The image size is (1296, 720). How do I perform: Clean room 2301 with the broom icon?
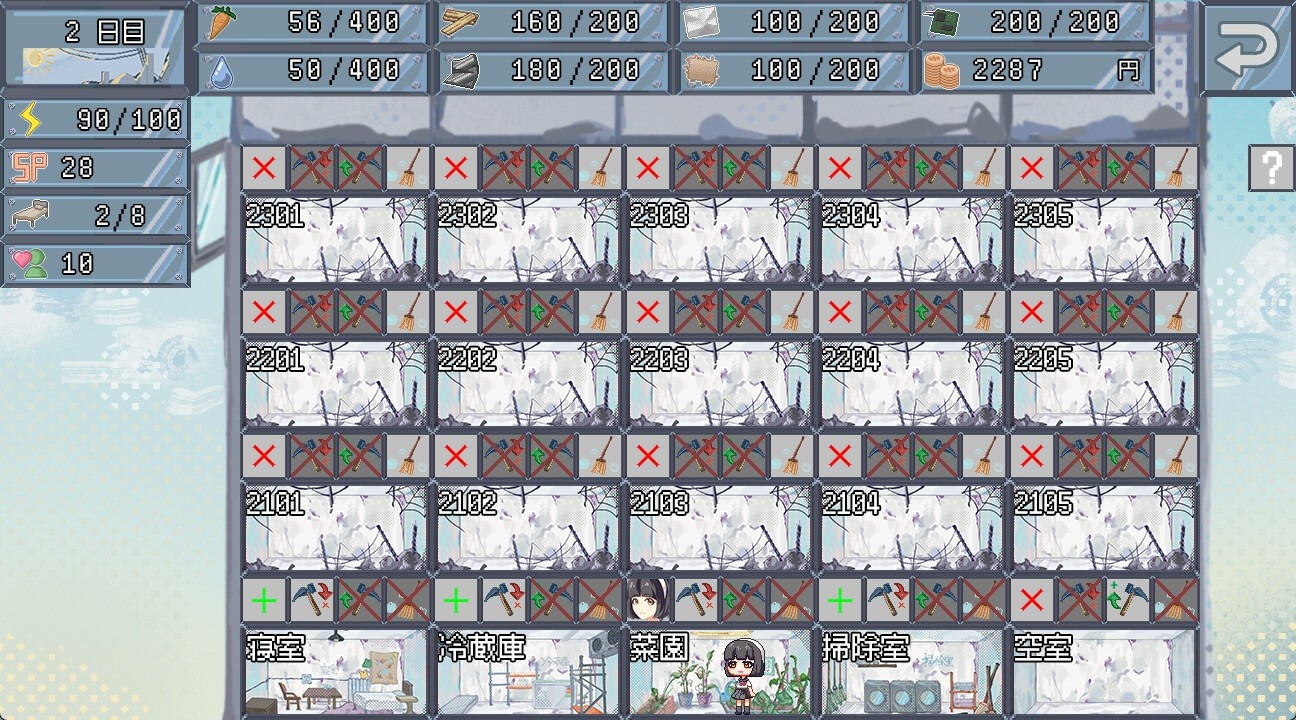pos(408,168)
